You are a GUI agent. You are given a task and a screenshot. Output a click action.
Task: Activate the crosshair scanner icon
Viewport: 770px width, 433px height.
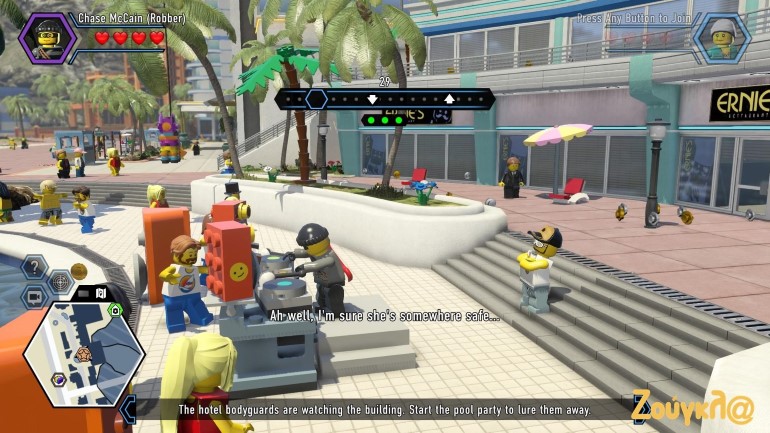(60, 283)
